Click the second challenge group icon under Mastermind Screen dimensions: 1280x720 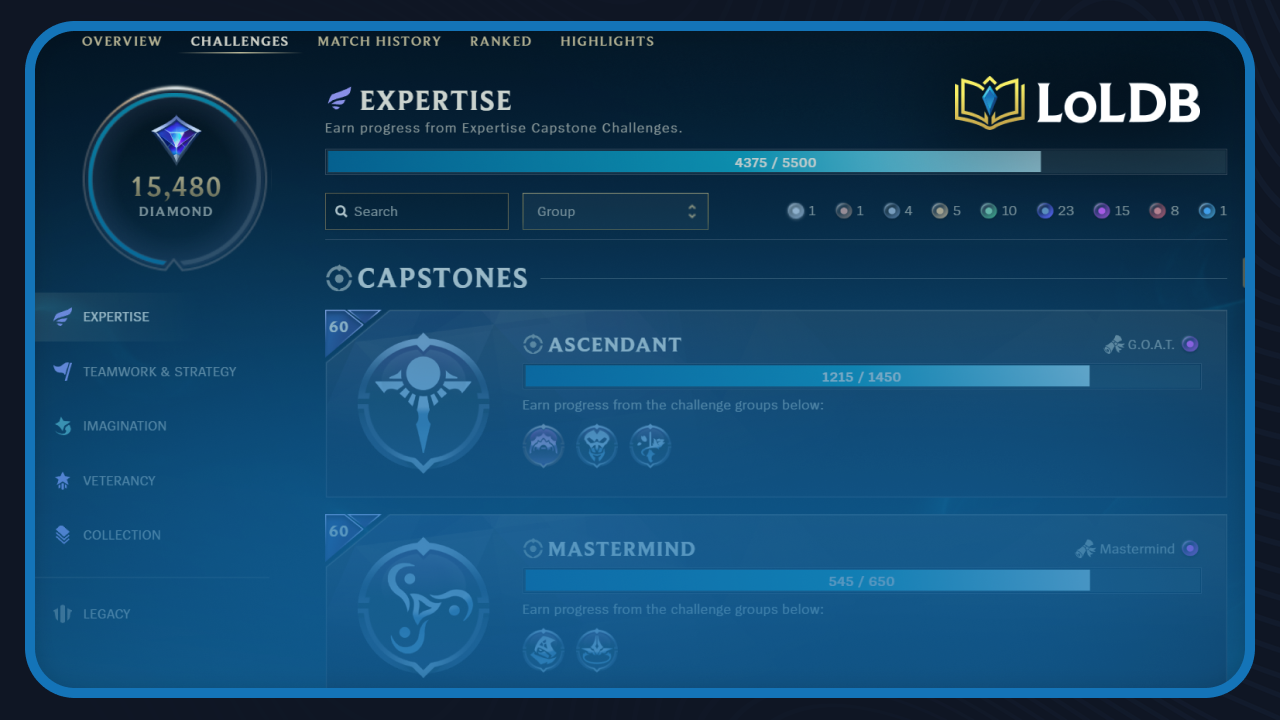point(596,650)
